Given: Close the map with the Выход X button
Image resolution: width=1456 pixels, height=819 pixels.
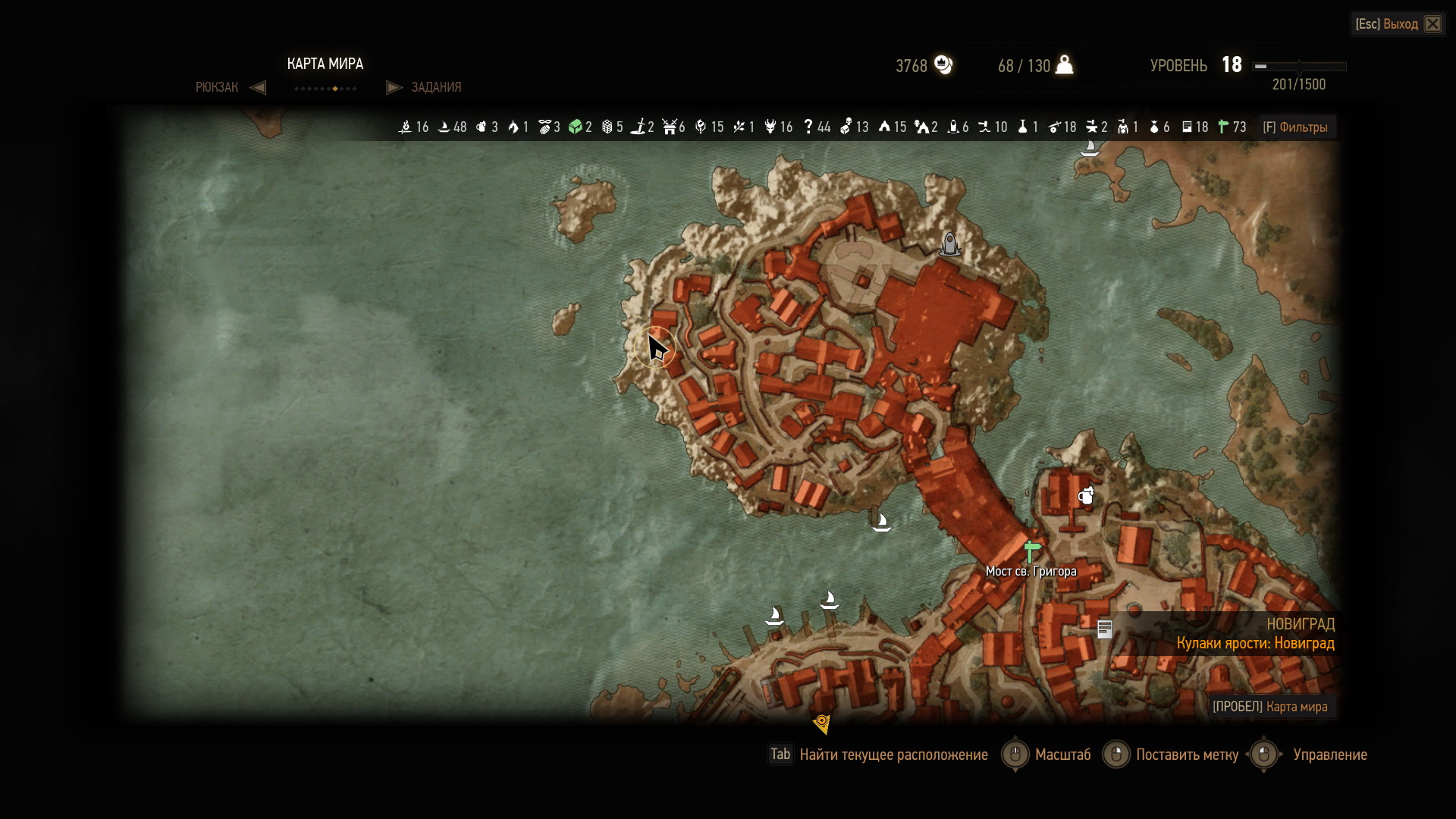Looking at the screenshot, I should pos(1432,24).
